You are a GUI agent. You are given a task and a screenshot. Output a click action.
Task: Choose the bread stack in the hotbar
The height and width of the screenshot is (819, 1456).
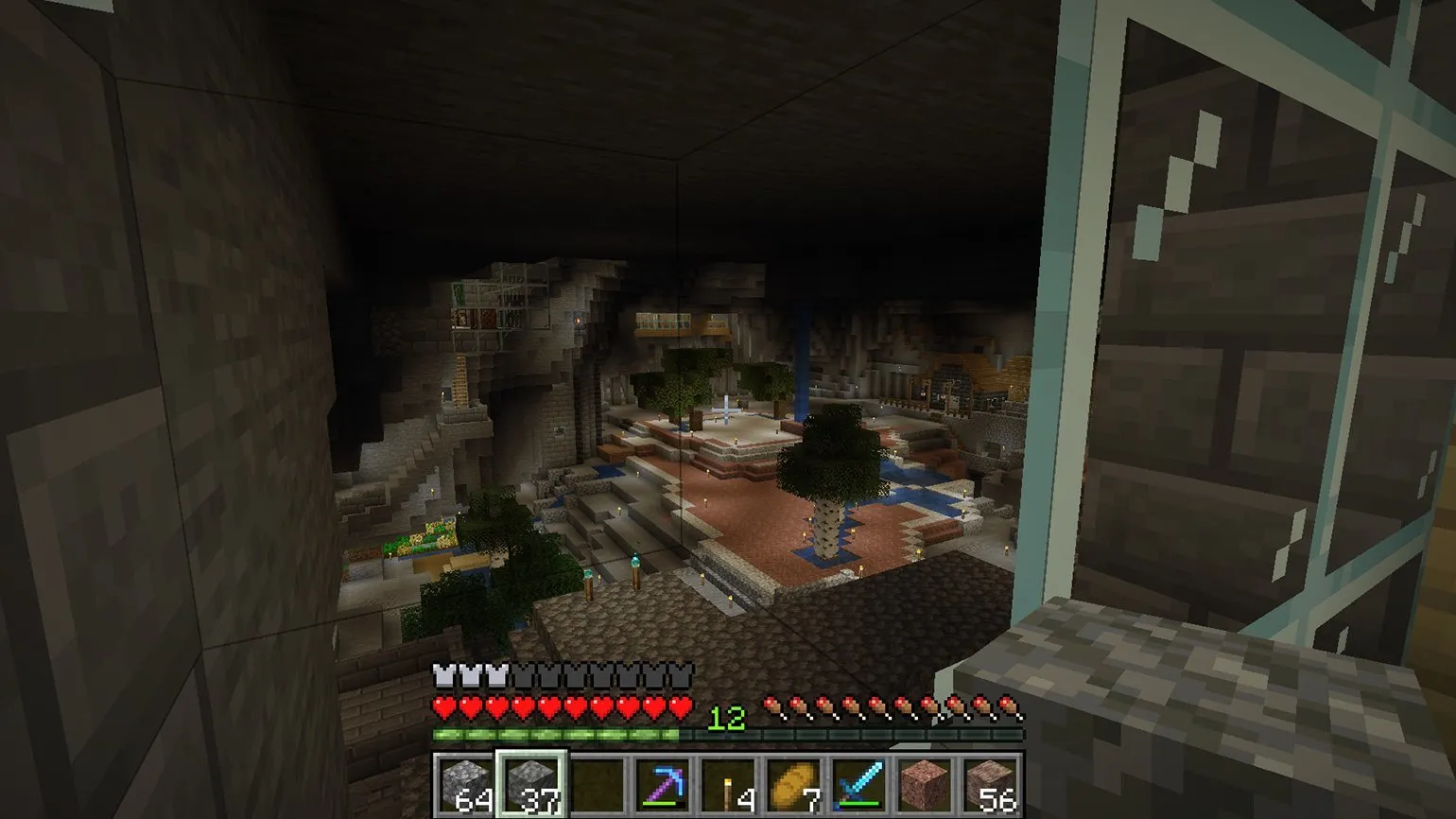click(x=793, y=784)
